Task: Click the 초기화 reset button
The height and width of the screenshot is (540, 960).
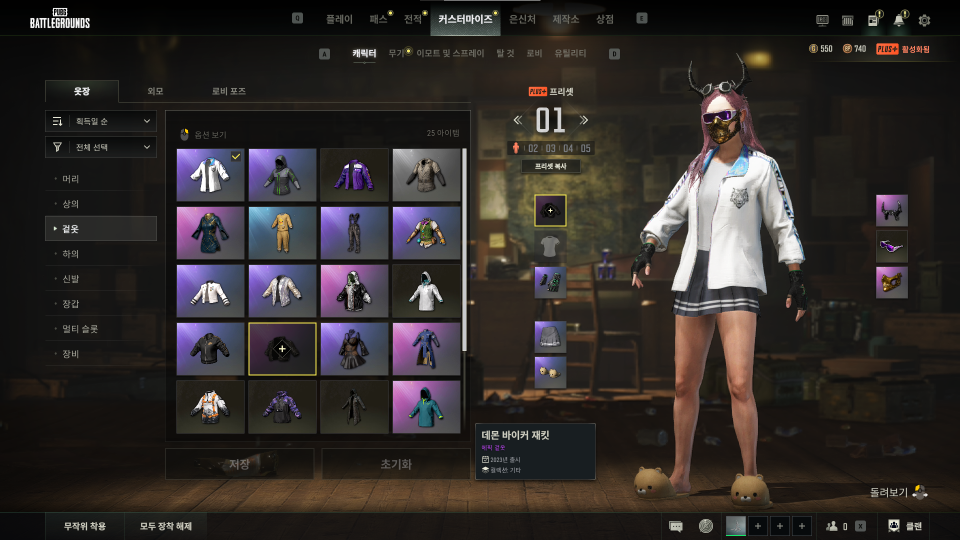Action: point(395,464)
